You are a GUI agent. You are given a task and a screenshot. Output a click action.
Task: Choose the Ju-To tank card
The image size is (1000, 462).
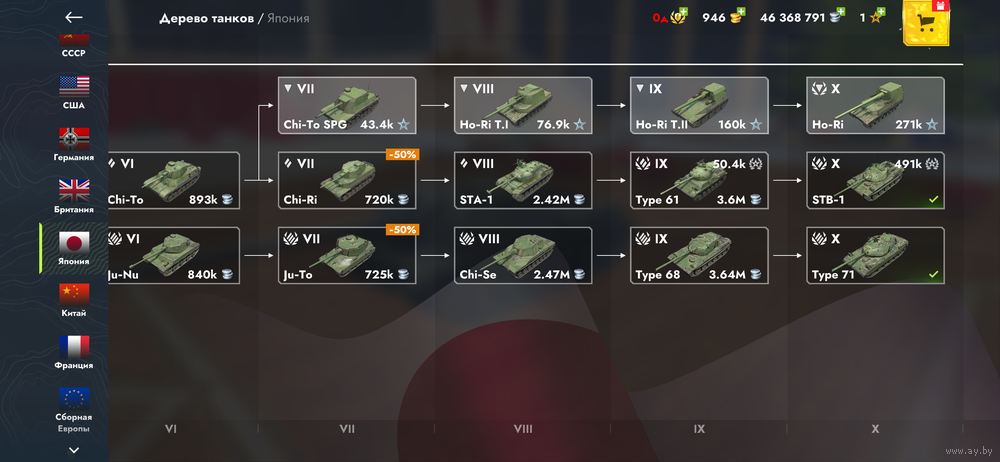(347, 255)
